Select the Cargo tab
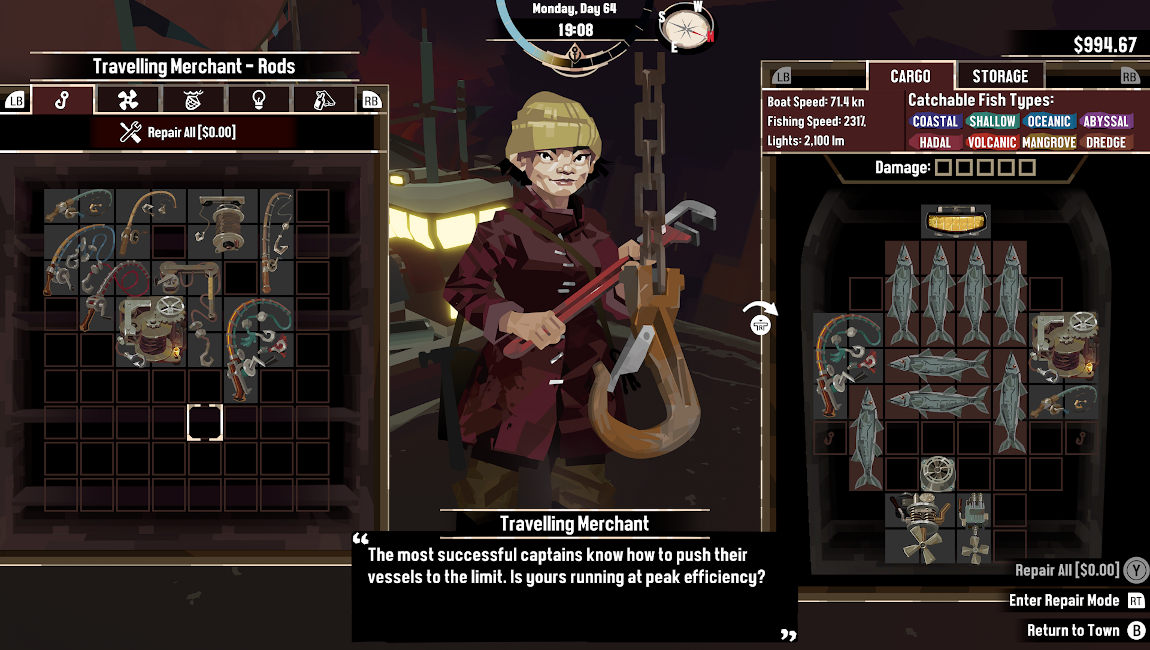This screenshot has height=650, width=1150. (910, 76)
